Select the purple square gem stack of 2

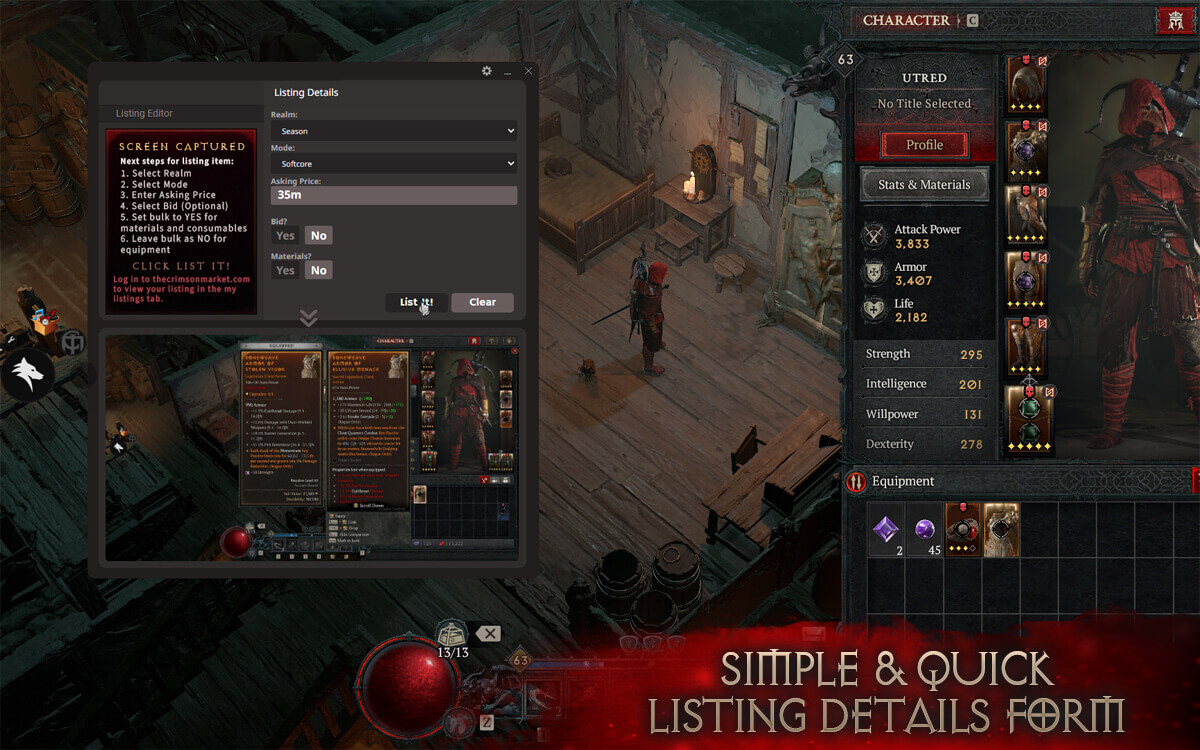885,528
